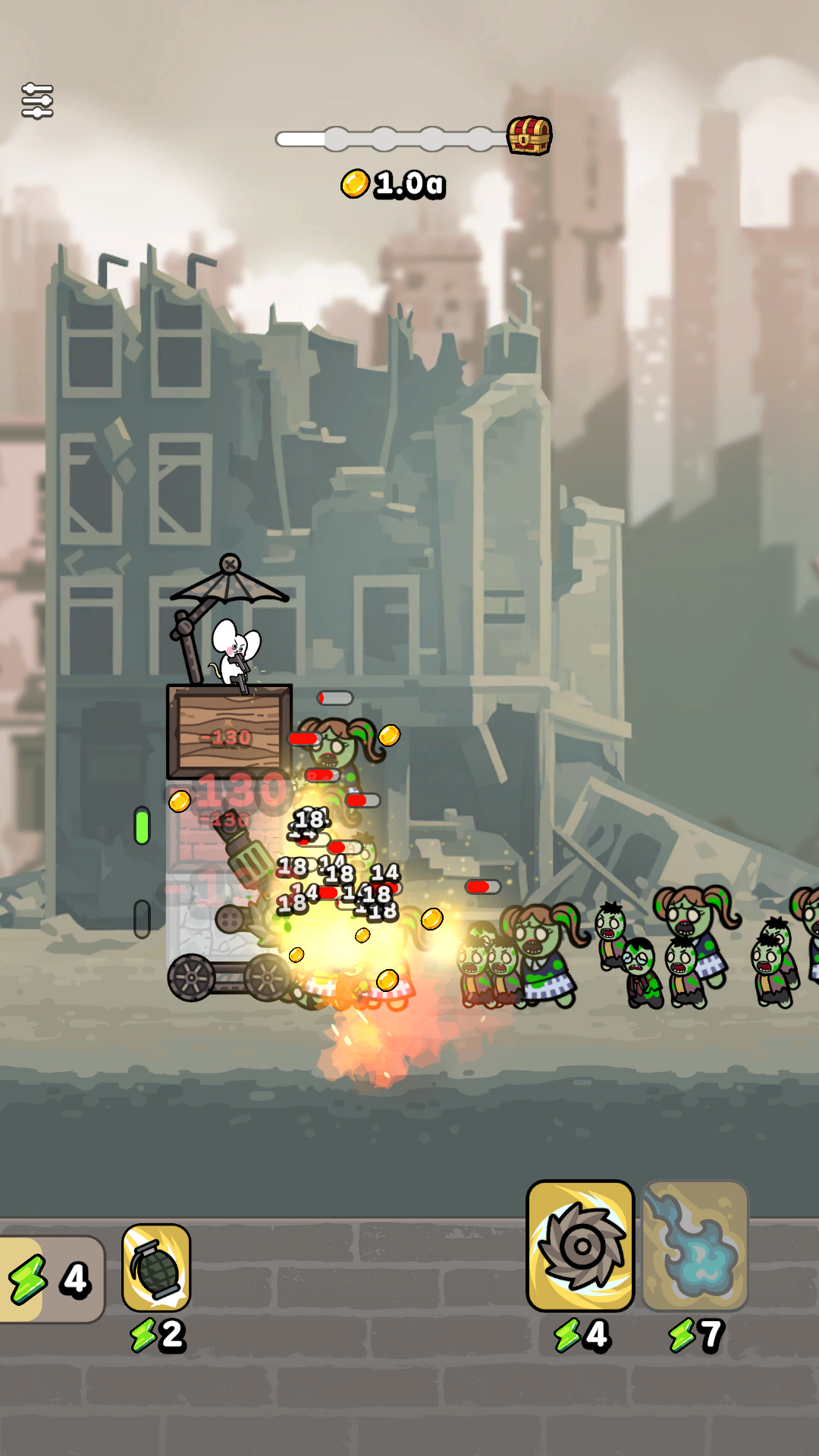Use the blue flame skill

(x=695, y=1246)
